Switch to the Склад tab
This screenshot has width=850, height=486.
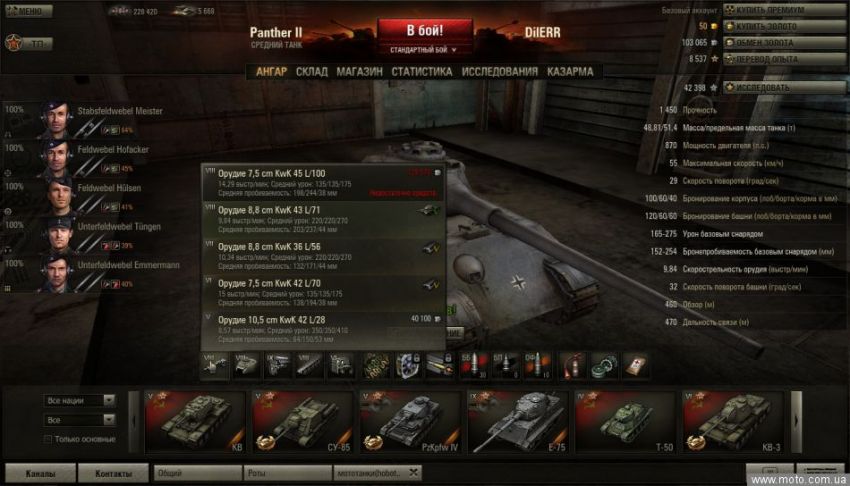311,72
